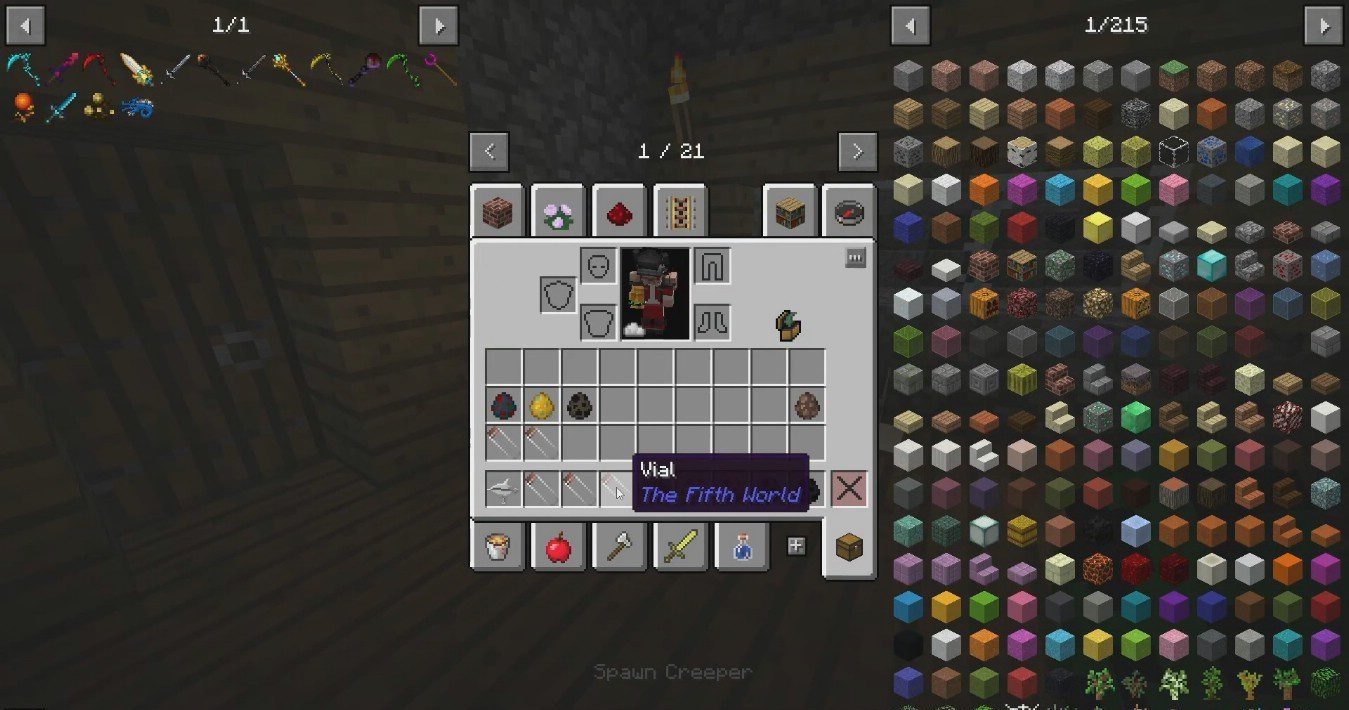Pick up the yellow spawn egg
The height and width of the screenshot is (710, 1349).
(542, 405)
